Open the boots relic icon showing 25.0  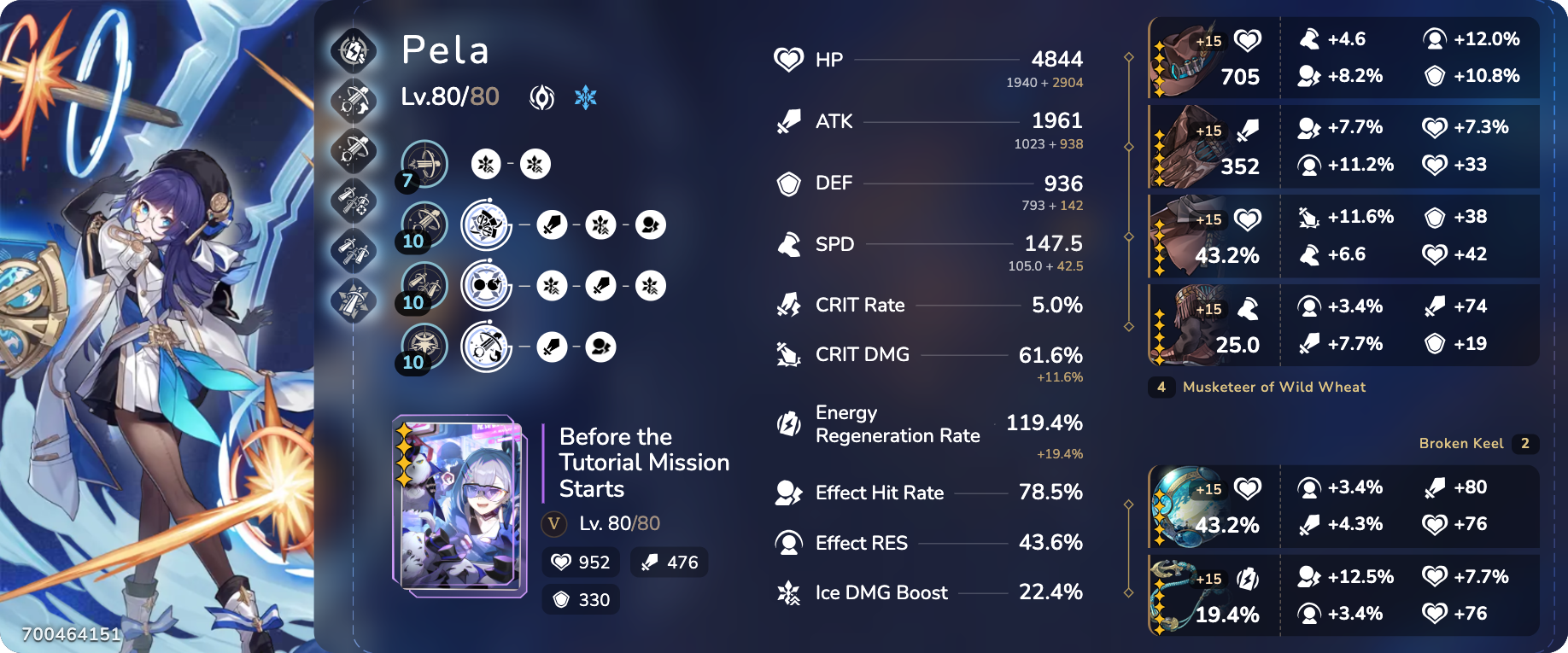pyautogui.click(x=1194, y=324)
